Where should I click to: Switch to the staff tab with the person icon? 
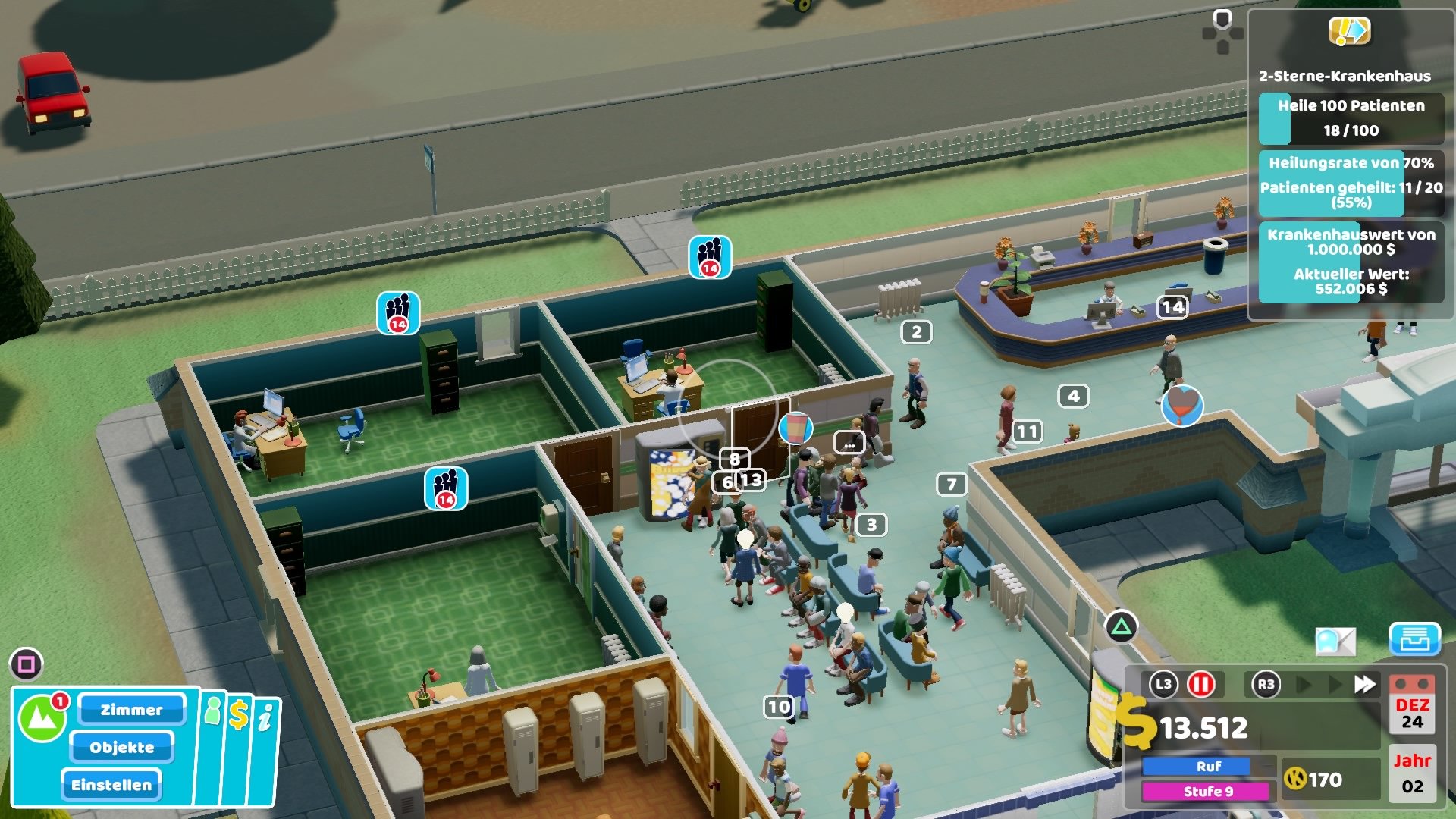[213, 711]
